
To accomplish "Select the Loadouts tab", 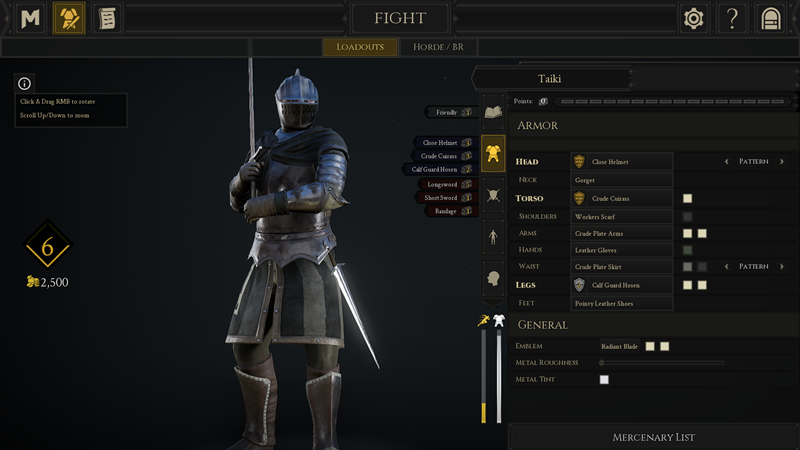I will tap(360, 47).
